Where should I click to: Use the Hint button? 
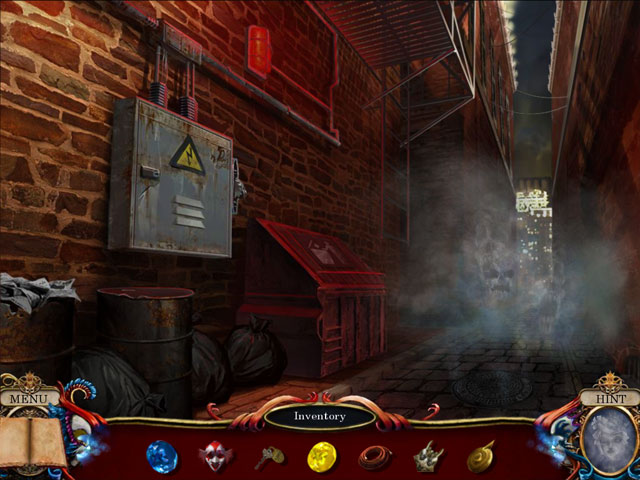[608, 398]
